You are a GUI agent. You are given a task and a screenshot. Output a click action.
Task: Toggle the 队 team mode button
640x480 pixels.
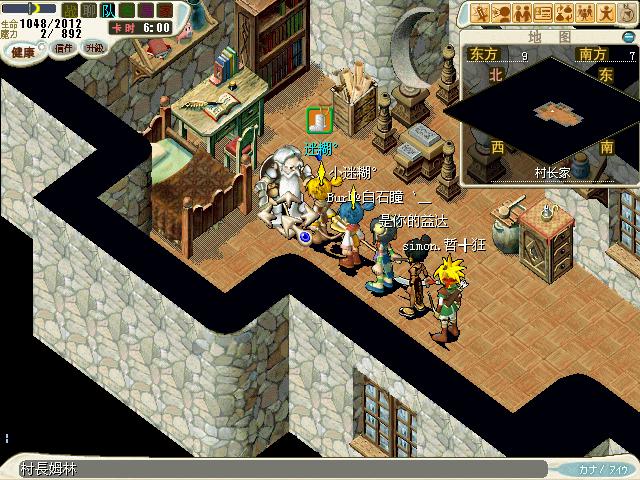pos(106,10)
